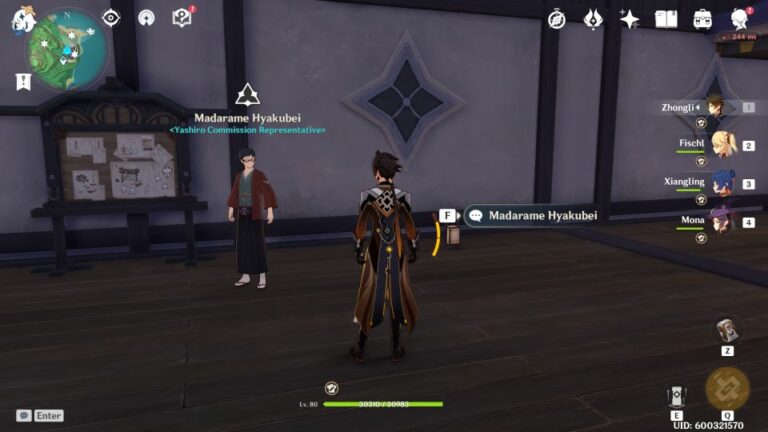The width and height of the screenshot is (768, 432).
Task: Open the compass icon in the top bar
Action: (557, 19)
